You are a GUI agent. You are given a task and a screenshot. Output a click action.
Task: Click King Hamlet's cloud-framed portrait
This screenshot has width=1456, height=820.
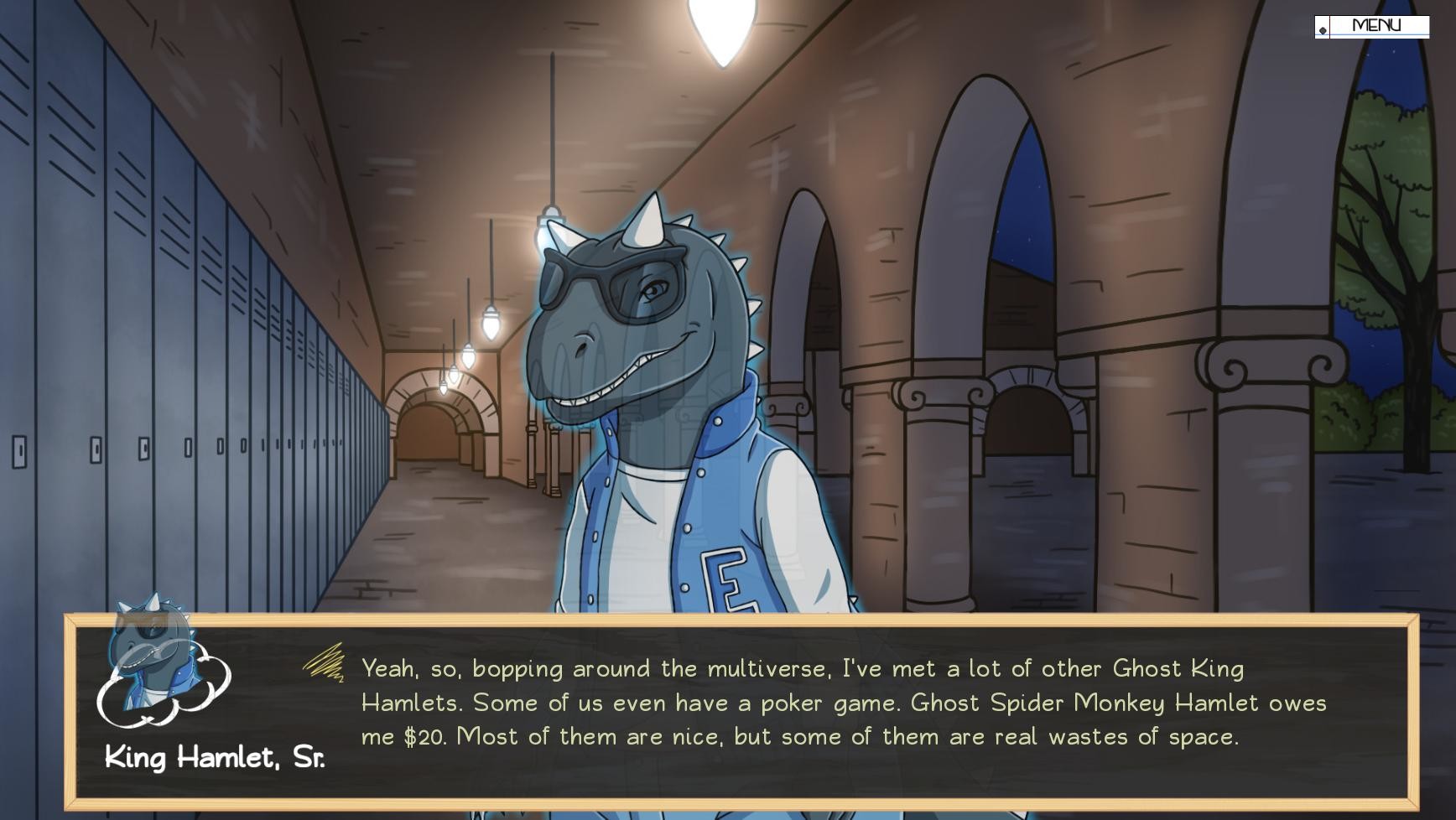[x=155, y=667]
